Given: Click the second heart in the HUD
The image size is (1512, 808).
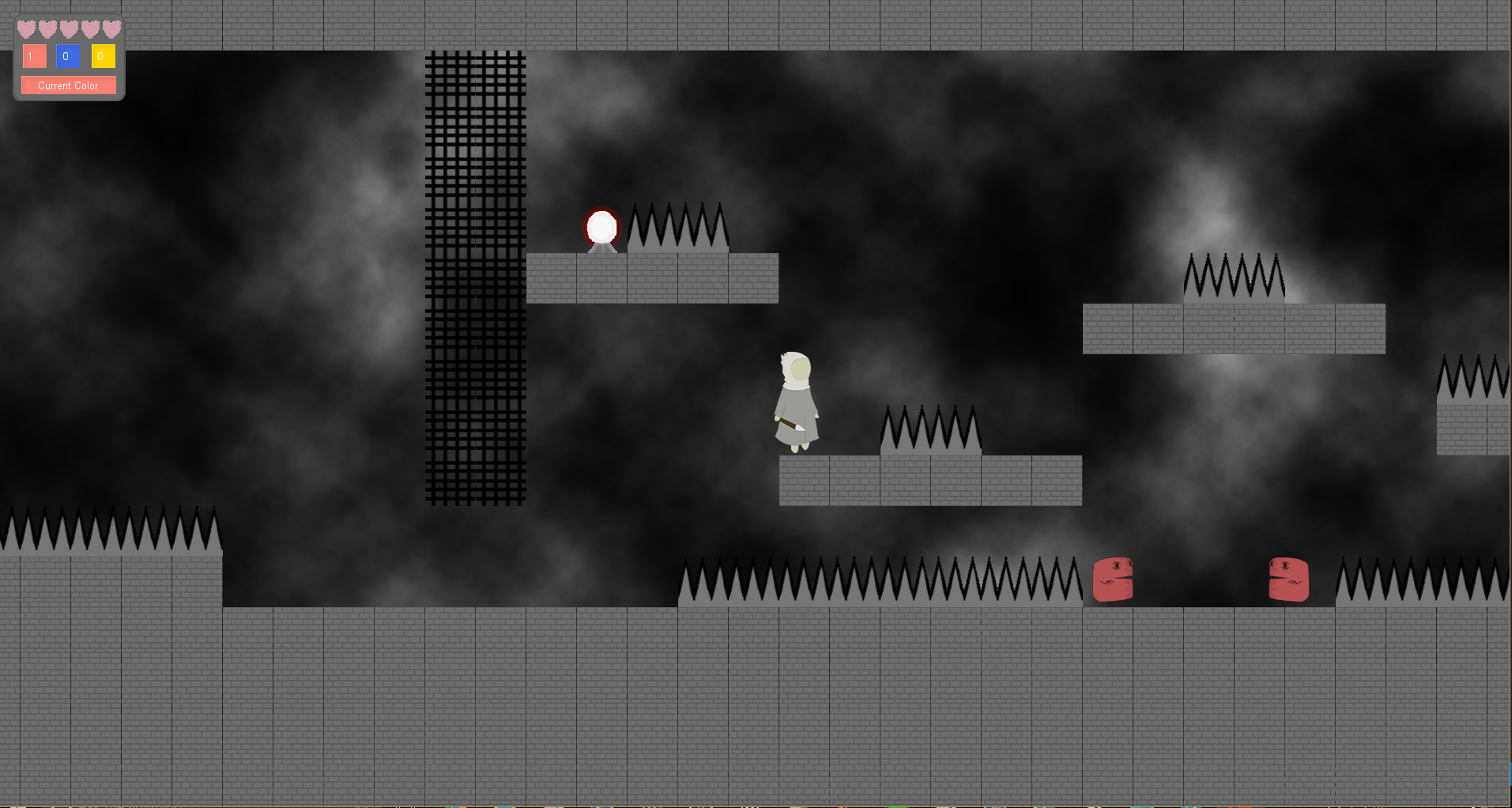Looking at the screenshot, I should coord(46,28).
